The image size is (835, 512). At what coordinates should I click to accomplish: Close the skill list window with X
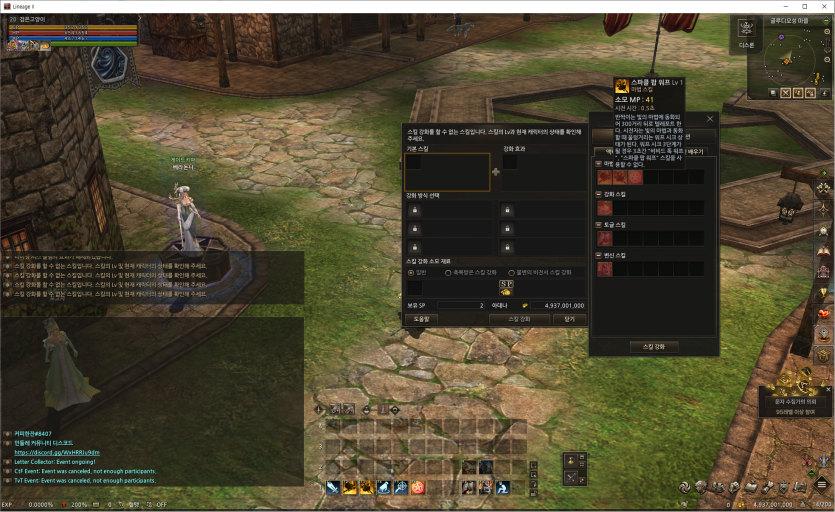click(711, 118)
